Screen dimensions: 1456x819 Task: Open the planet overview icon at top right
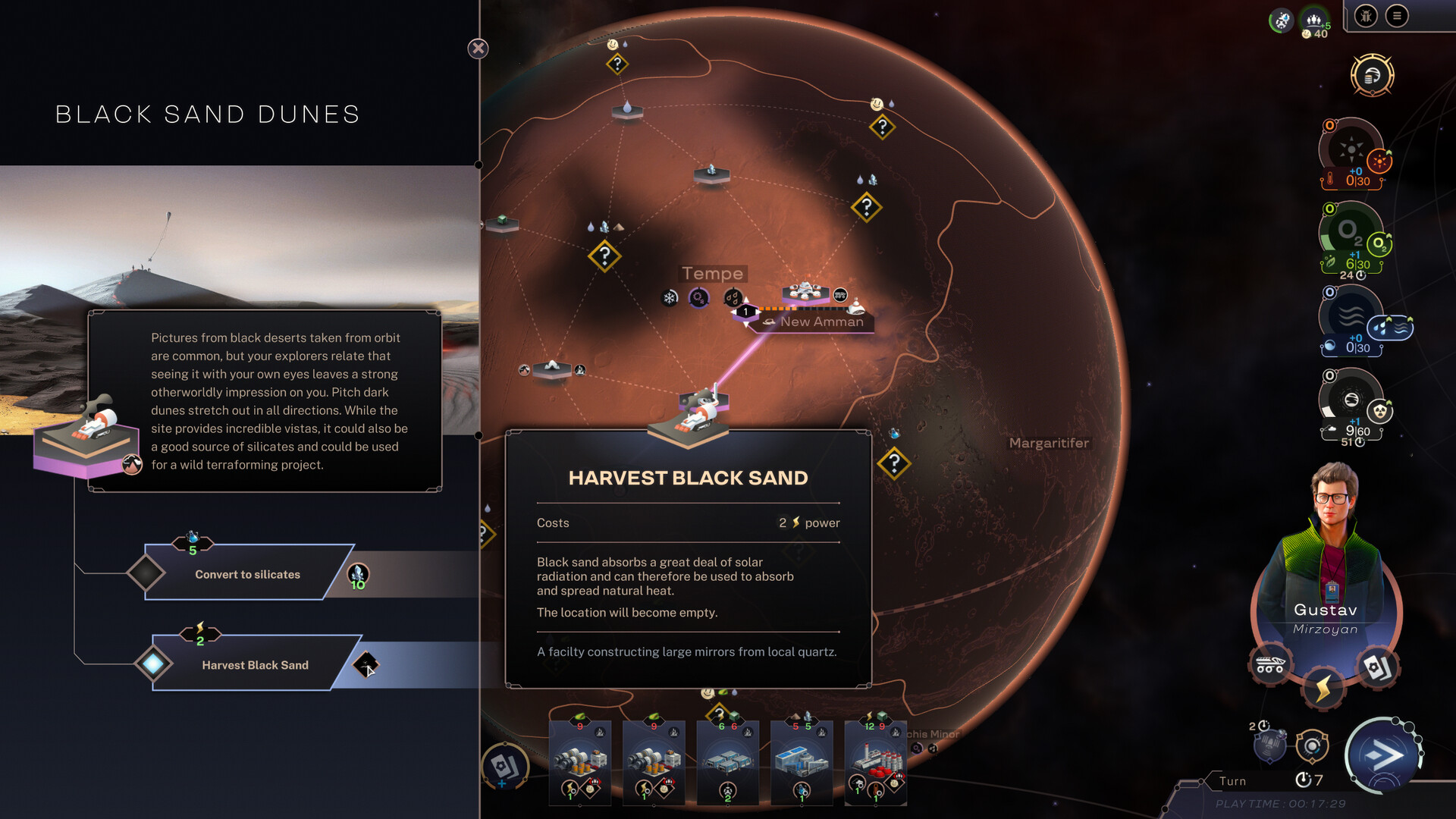[1374, 75]
